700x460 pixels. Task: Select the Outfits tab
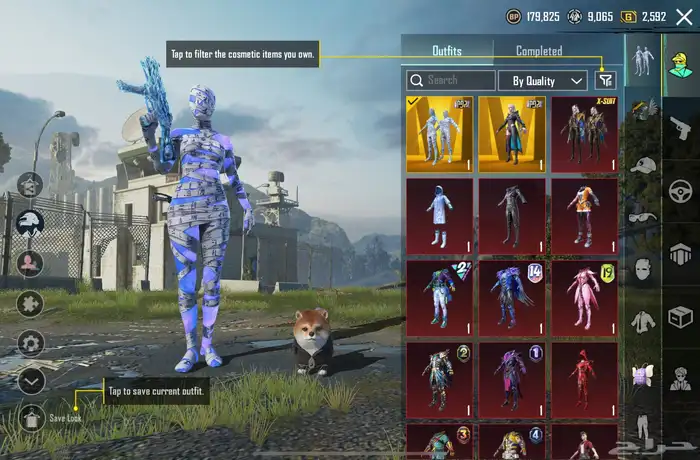447,51
